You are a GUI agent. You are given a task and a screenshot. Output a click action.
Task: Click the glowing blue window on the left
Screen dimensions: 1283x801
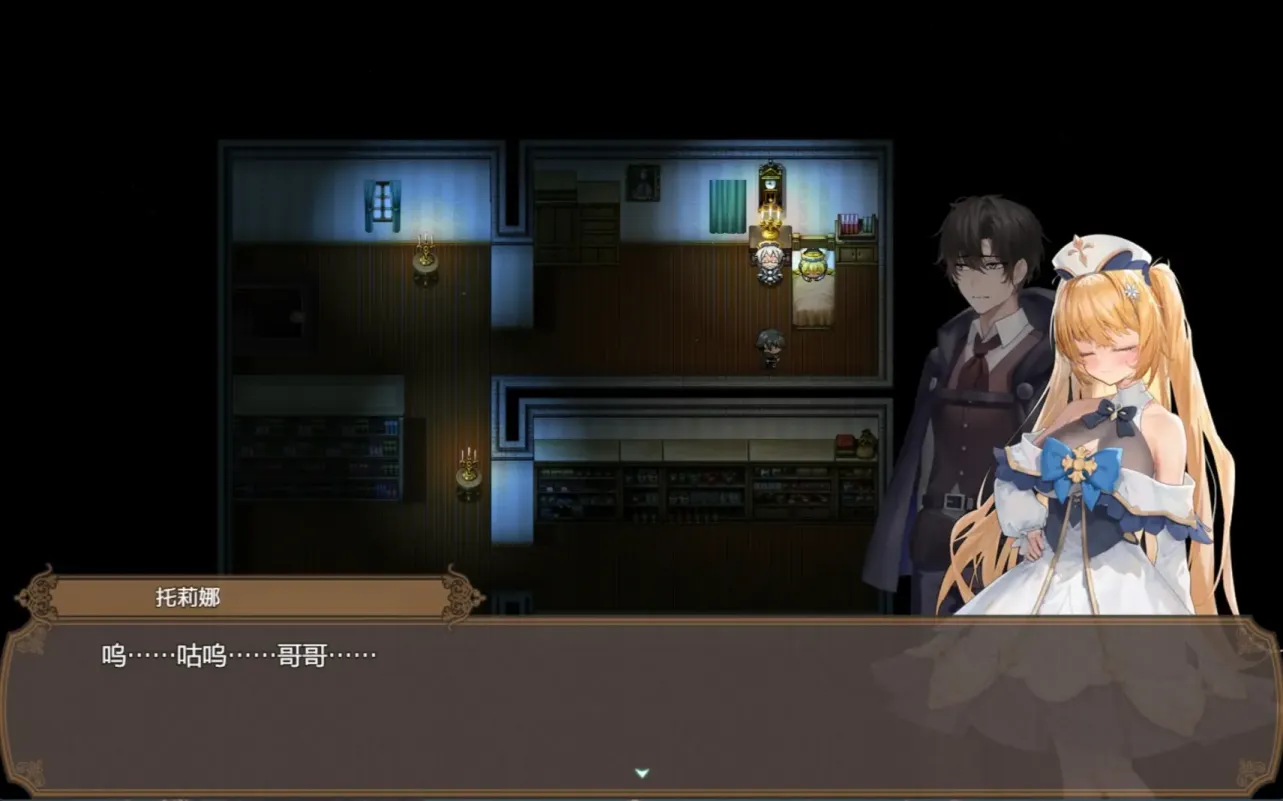click(381, 200)
